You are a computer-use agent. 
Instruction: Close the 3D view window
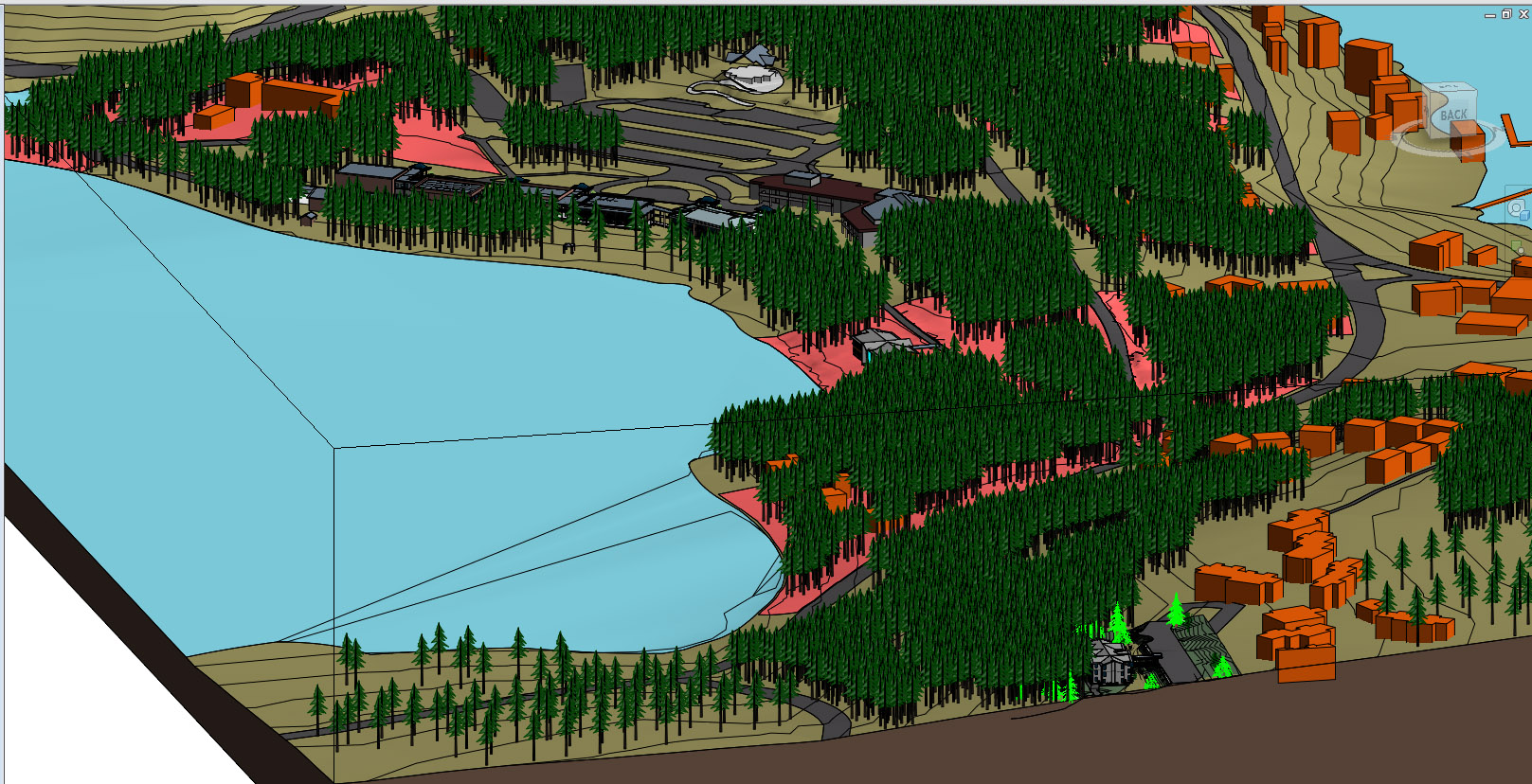(1523, 14)
